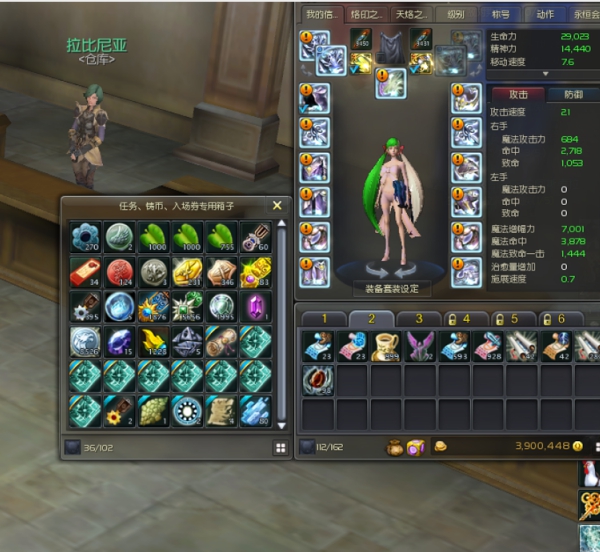Expand the stats dropdown arrow under movement speed
The height and width of the screenshot is (552, 600).
pos(544,73)
